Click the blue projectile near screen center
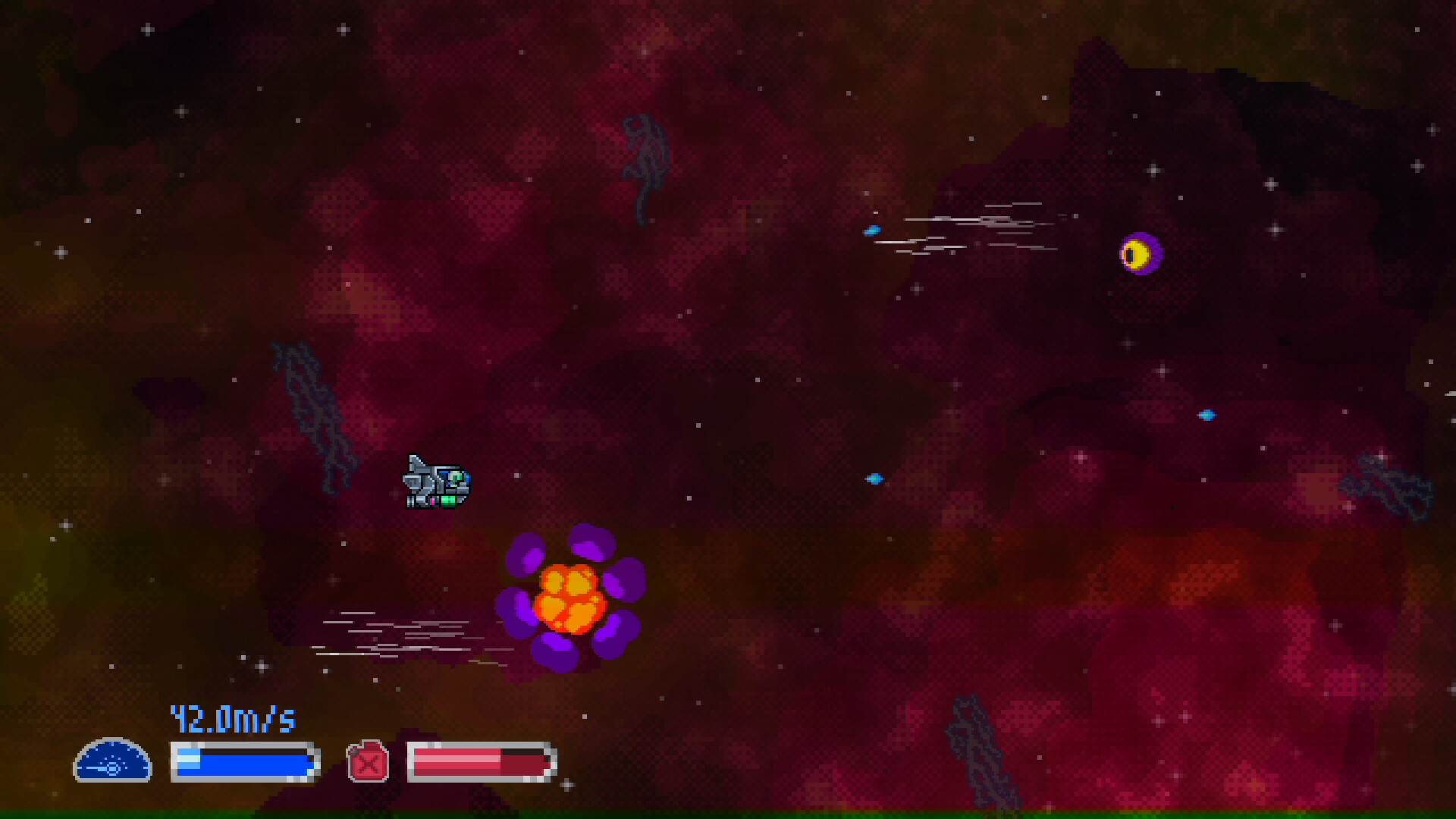The width and height of the screenshot is (1456, 819). (x=874, y=478)
